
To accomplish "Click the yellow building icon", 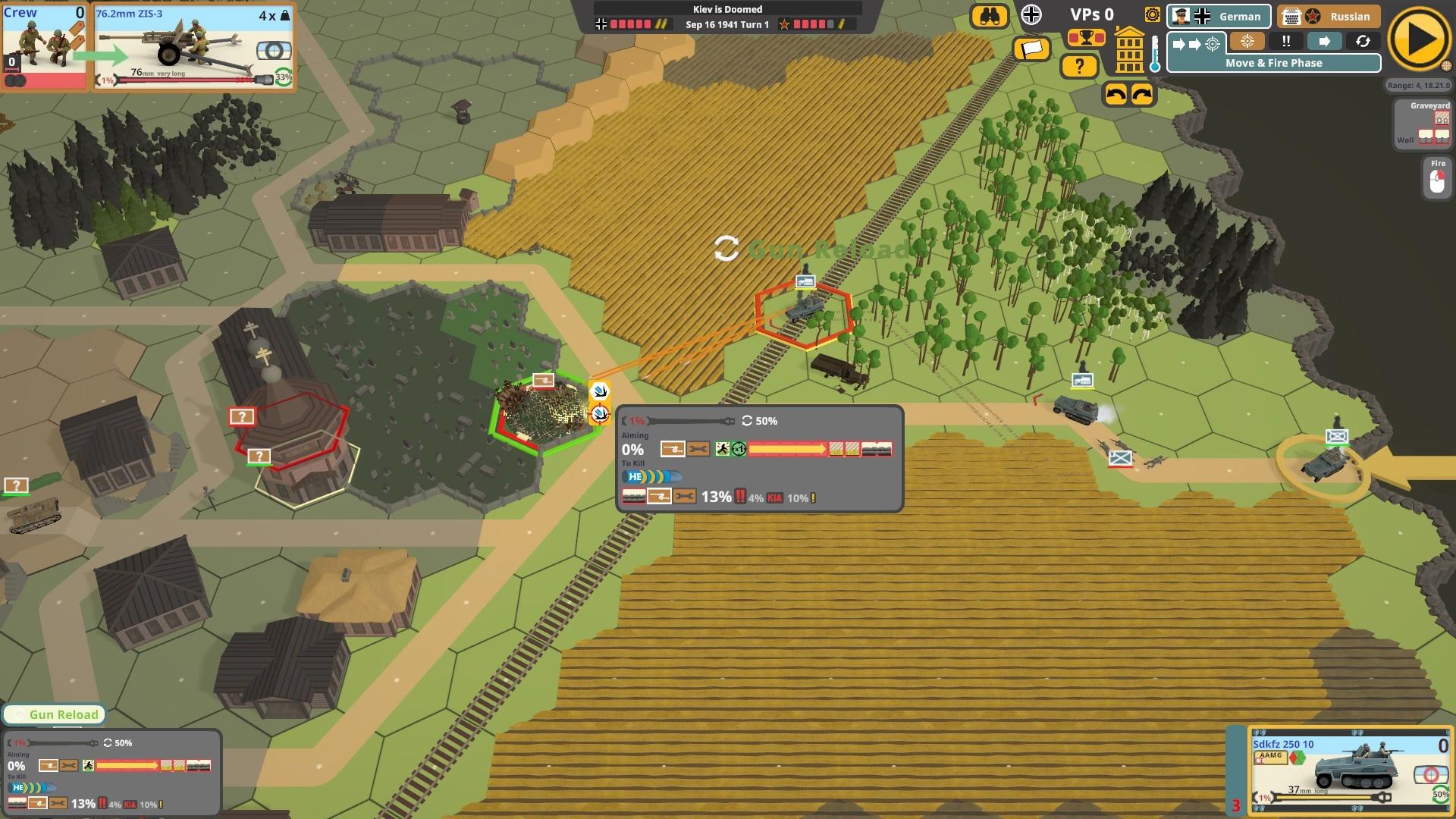I will pos(1129,50).
